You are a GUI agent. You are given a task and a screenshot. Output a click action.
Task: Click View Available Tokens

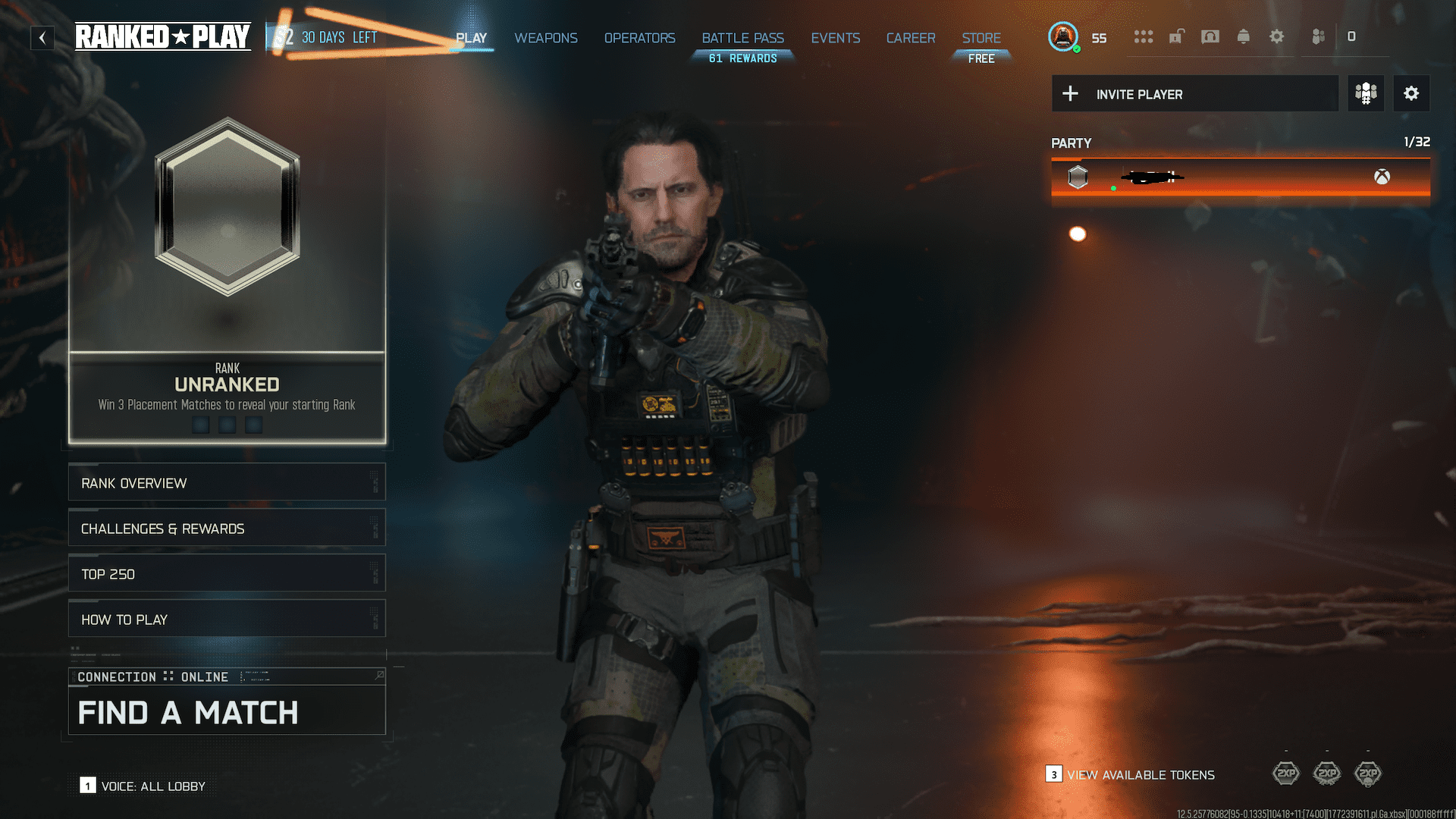(1140, 775)
